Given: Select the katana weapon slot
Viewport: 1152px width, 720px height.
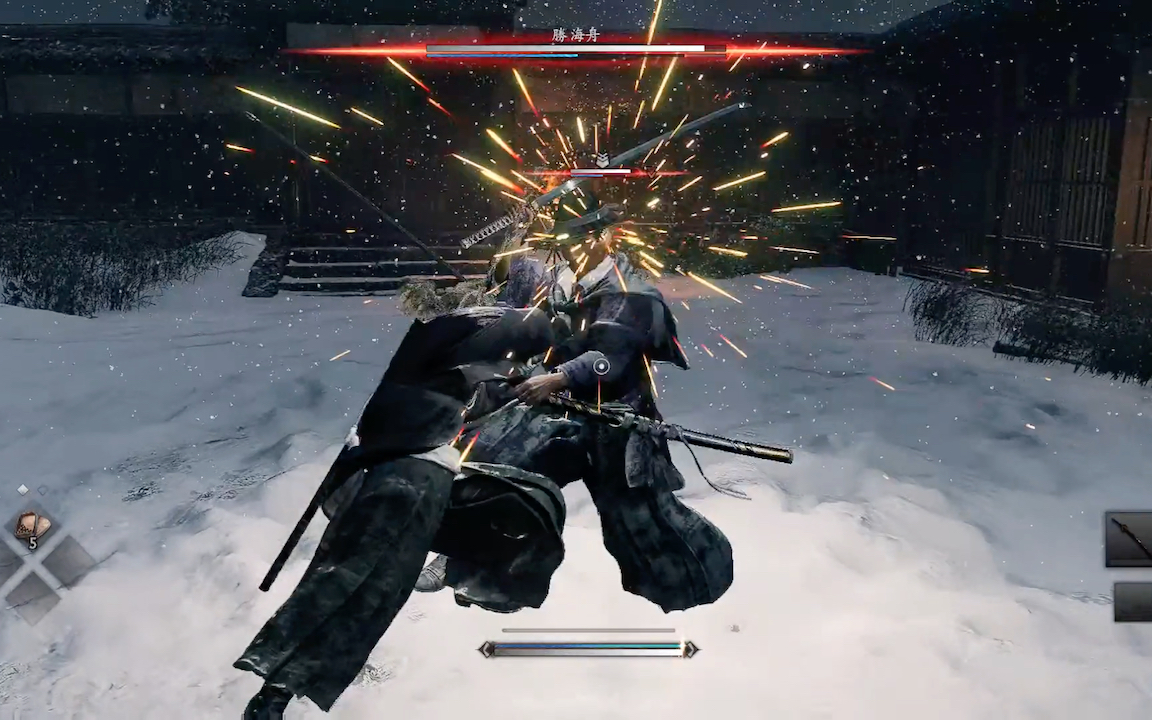Looking at the screenshot, I should tap(1131, 539).
